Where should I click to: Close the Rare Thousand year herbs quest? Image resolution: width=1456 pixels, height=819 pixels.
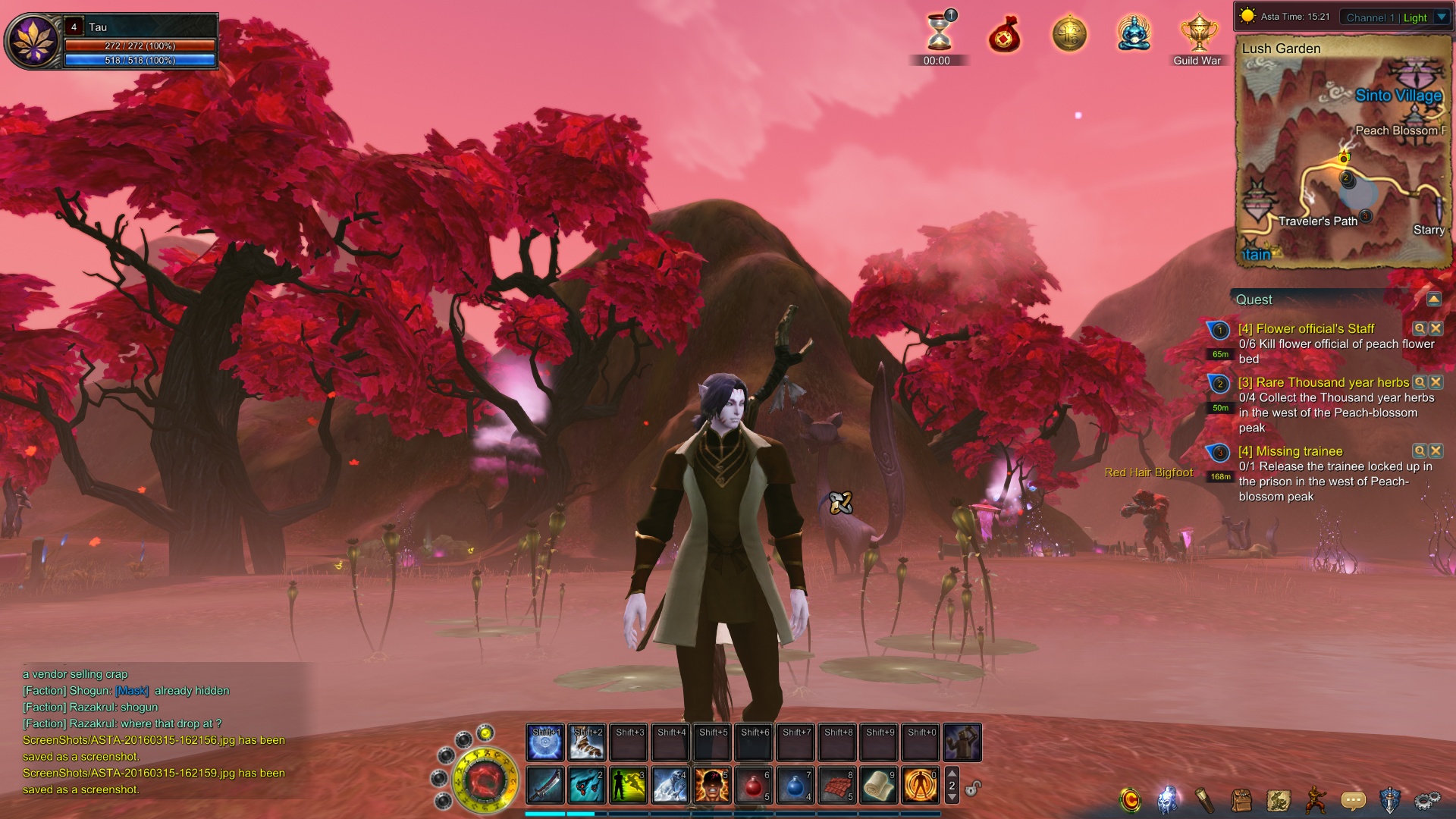tap(1436, 382)
